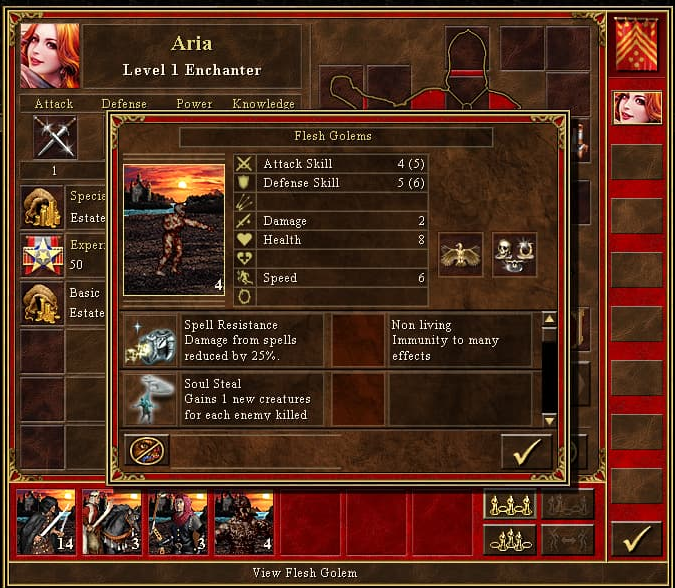Image resolution: width=675 pixels, height=588 pixels.
Task: Open Aria's large portrait
Action: [x=49, y=56]
